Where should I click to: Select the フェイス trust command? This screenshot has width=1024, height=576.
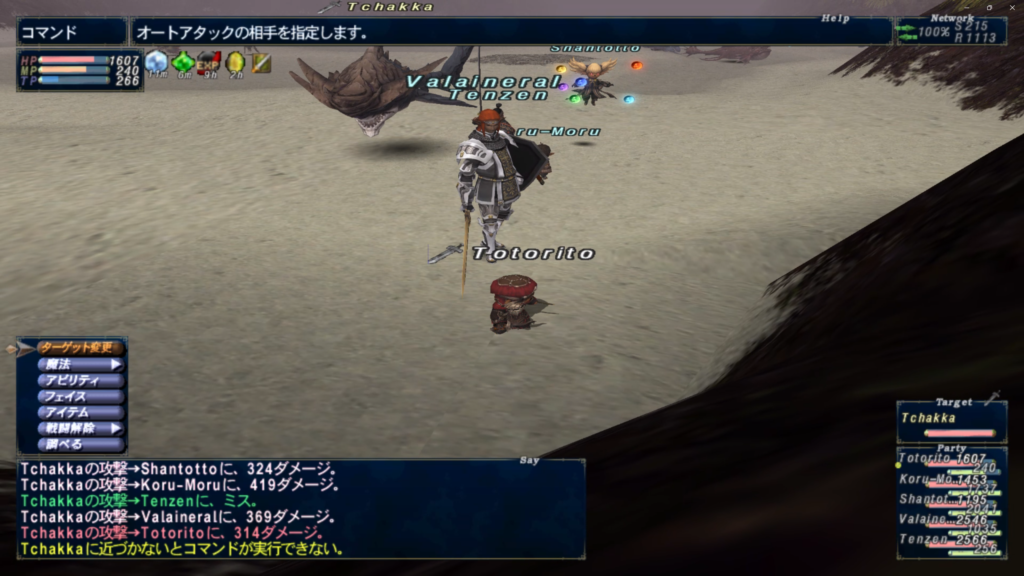[x=80, y=396]
